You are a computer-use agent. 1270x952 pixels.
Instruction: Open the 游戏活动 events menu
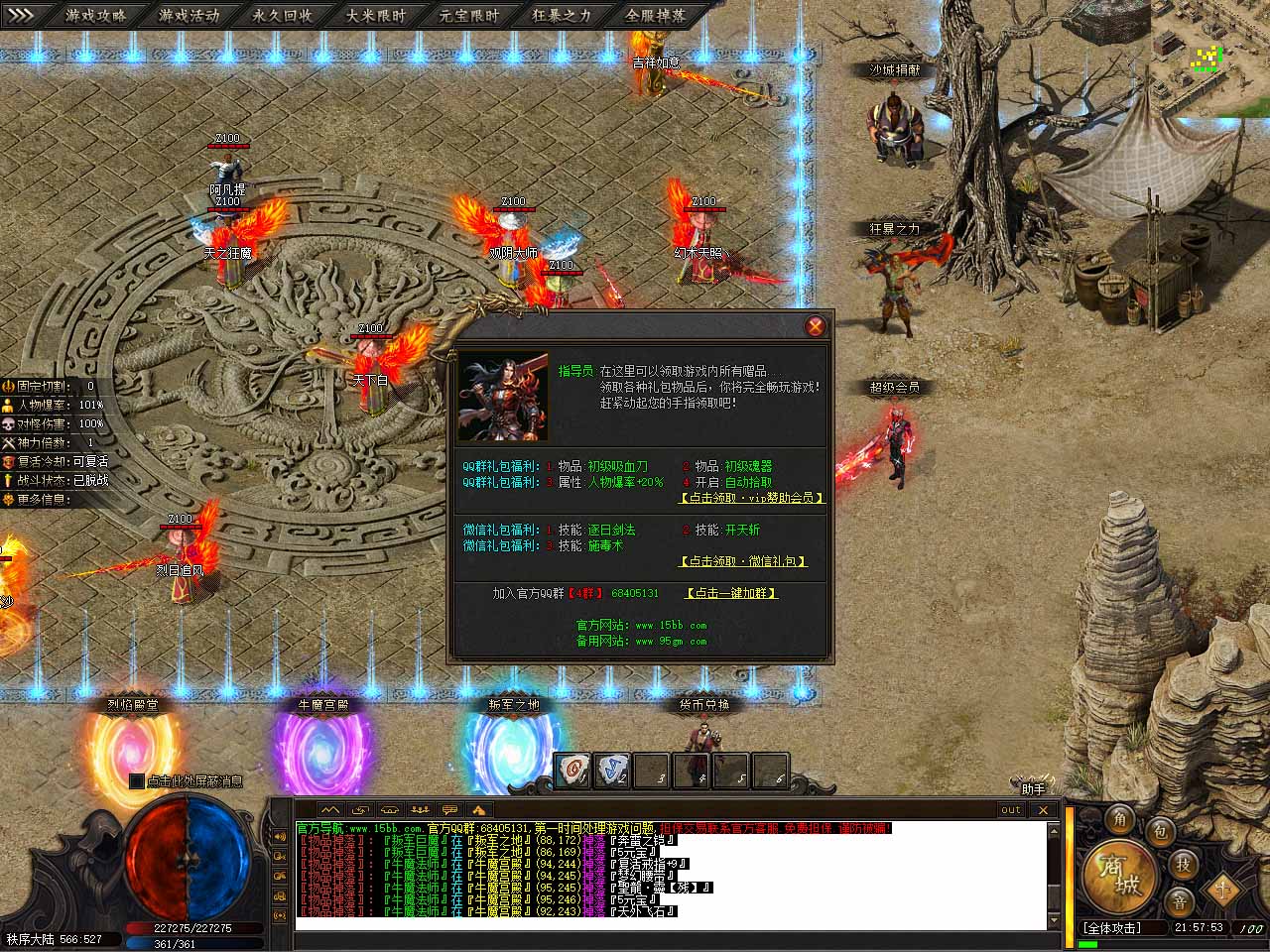pyautogui.click(x=189, y=15)
